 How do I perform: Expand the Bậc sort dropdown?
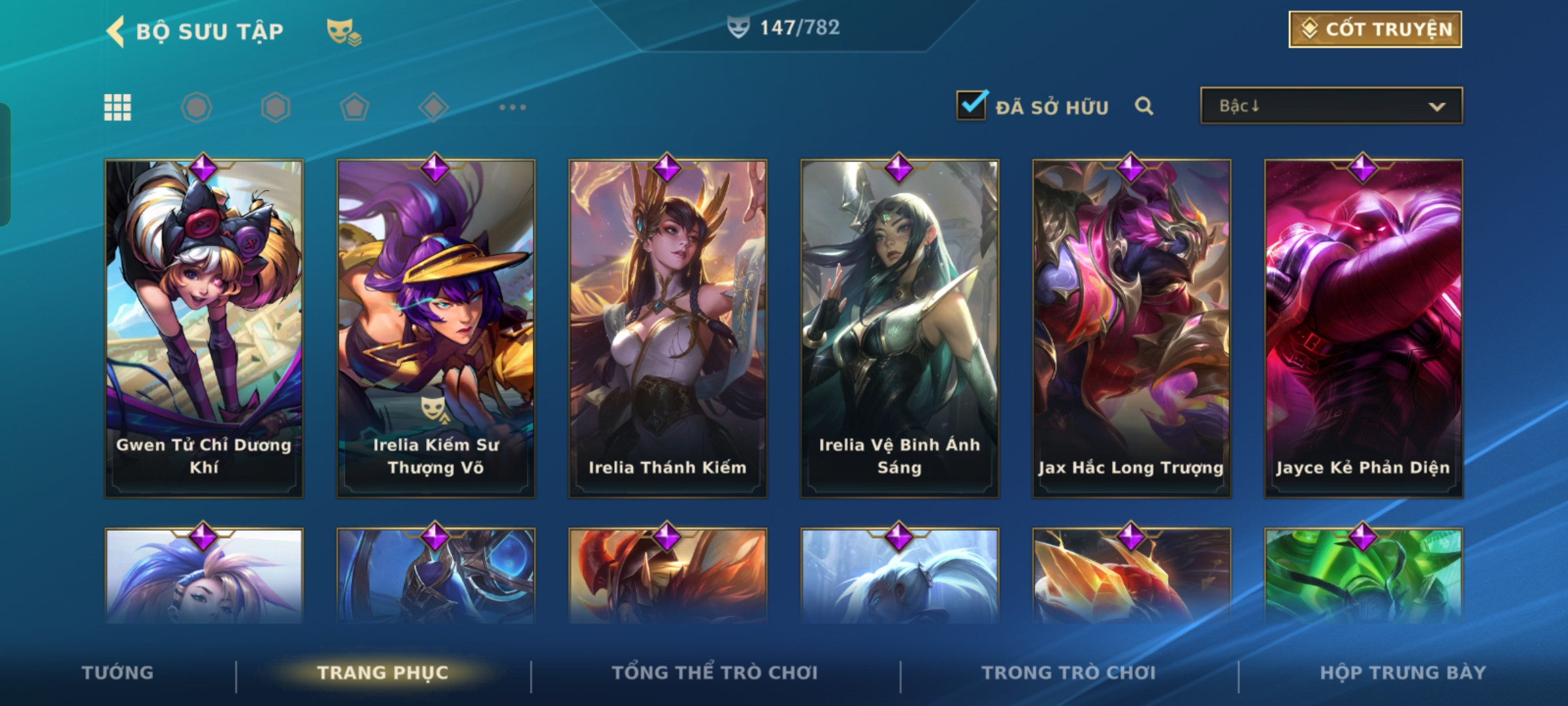(x=1331, y=106)
